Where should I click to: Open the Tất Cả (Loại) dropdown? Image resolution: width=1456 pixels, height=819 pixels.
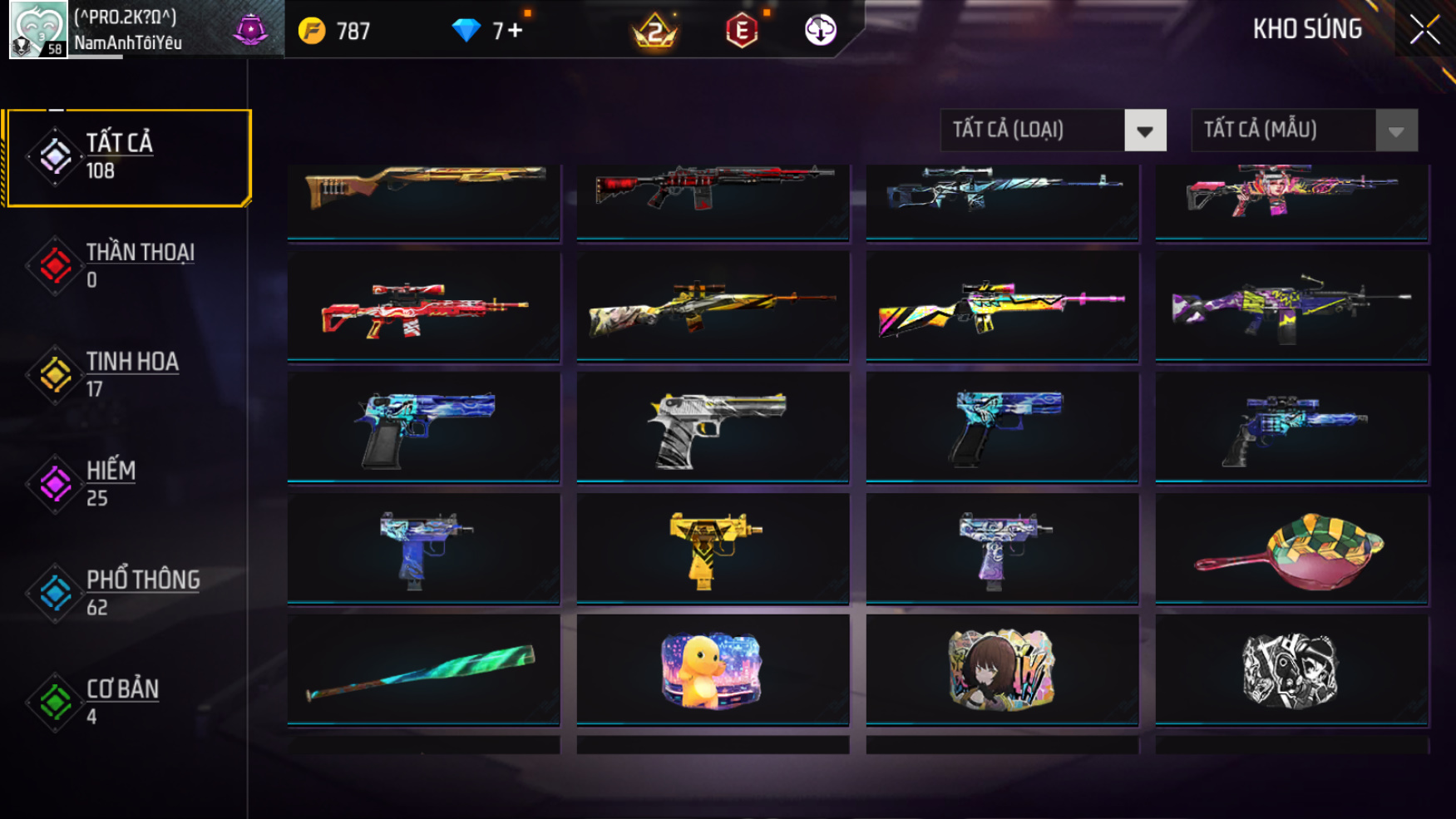1053,130
